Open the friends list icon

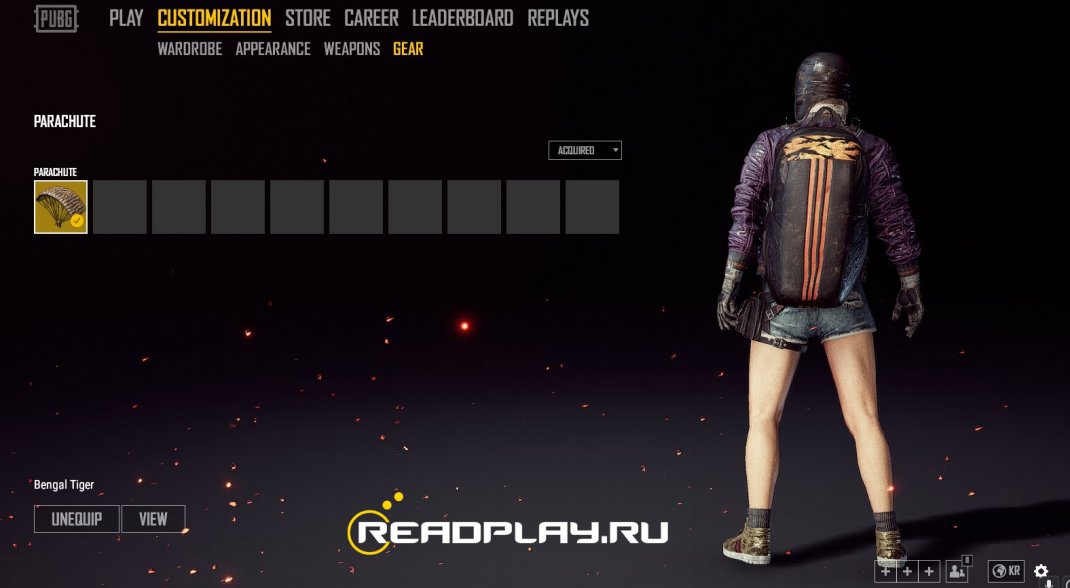tap(957, 571)
